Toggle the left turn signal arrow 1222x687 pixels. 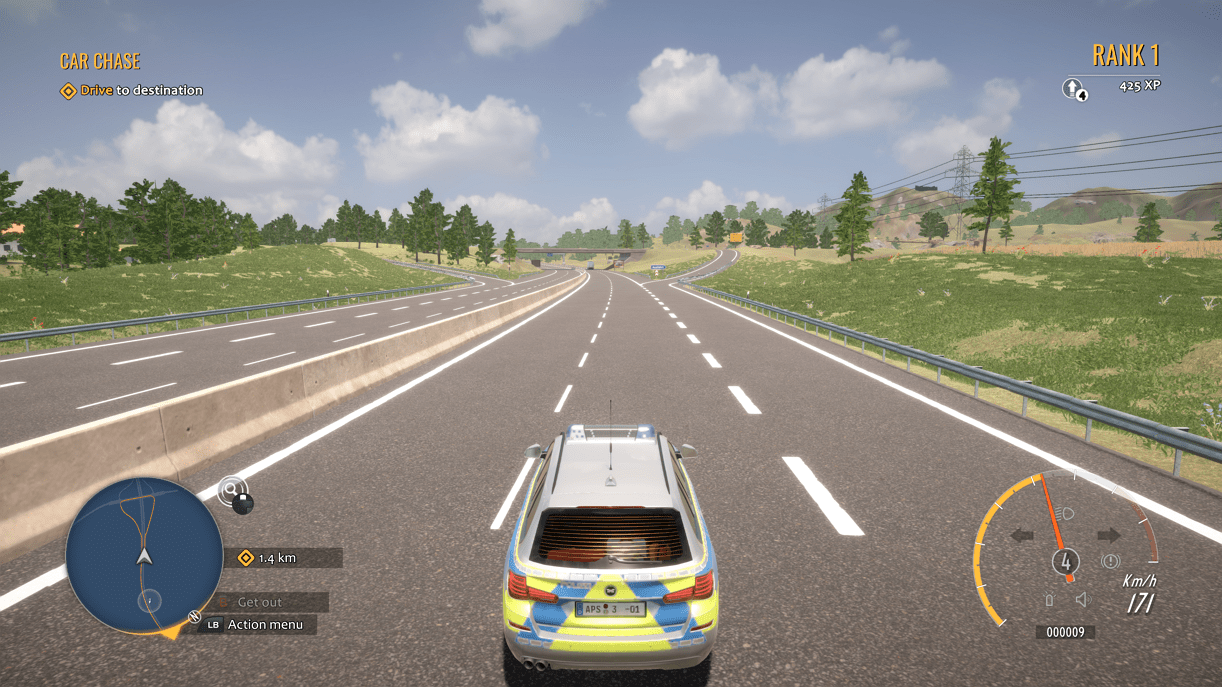[x=1022, y=535]
